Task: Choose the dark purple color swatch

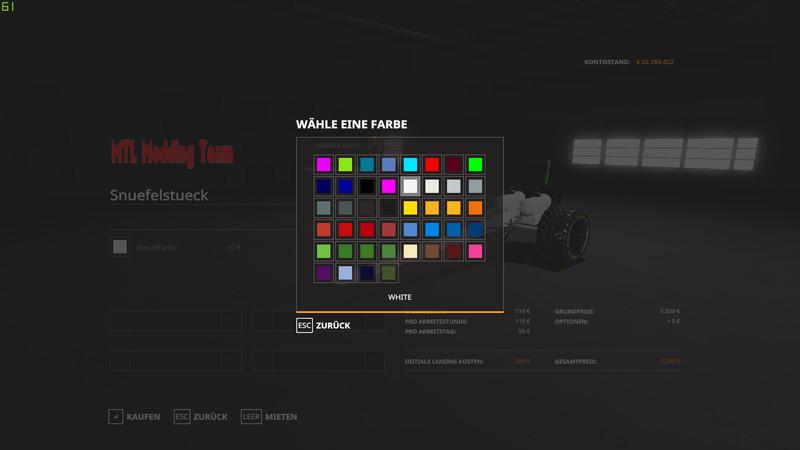Action: click(x=323, y=272)
